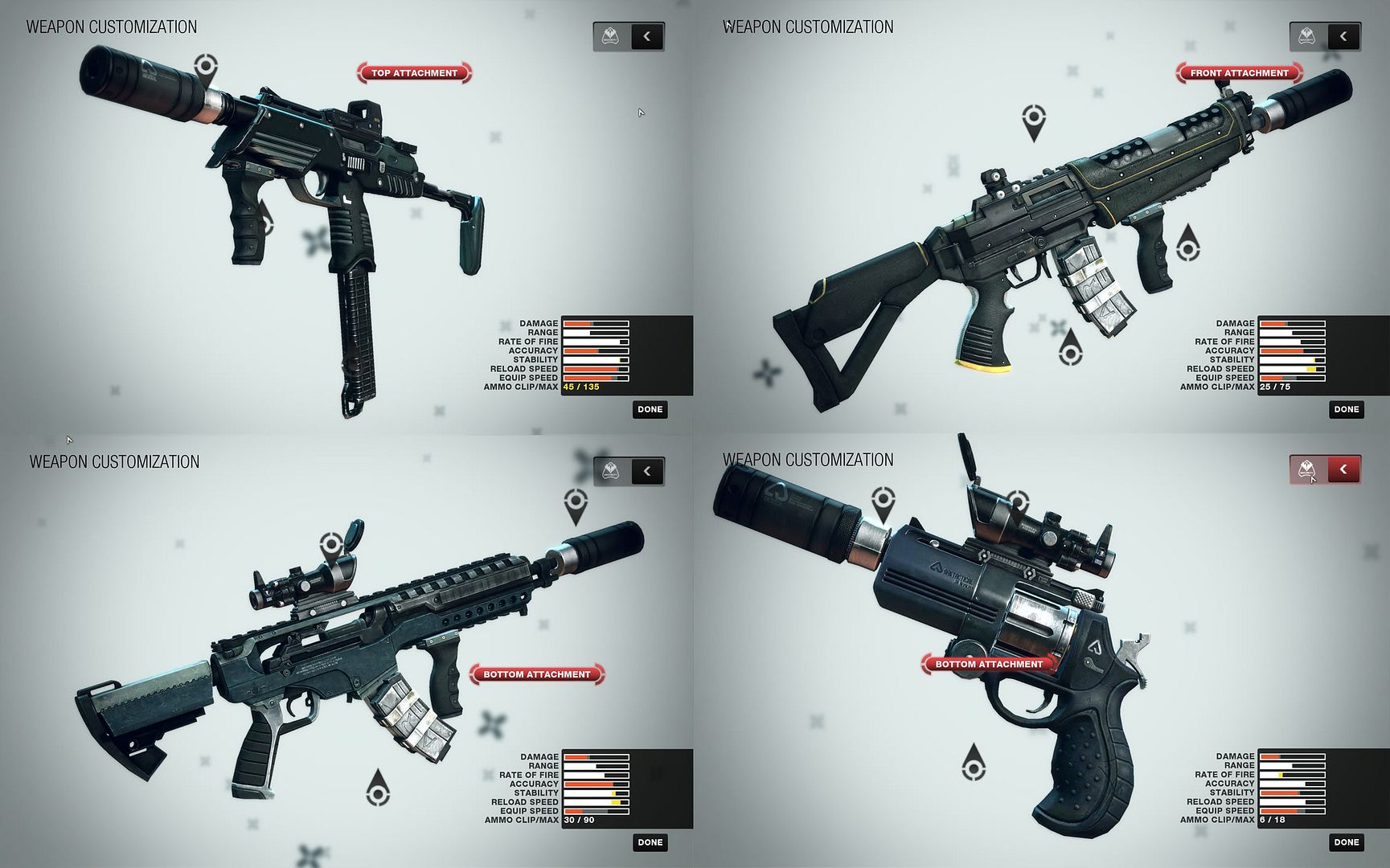Select the suppressor pin marker on the revolver

(883, 501)
